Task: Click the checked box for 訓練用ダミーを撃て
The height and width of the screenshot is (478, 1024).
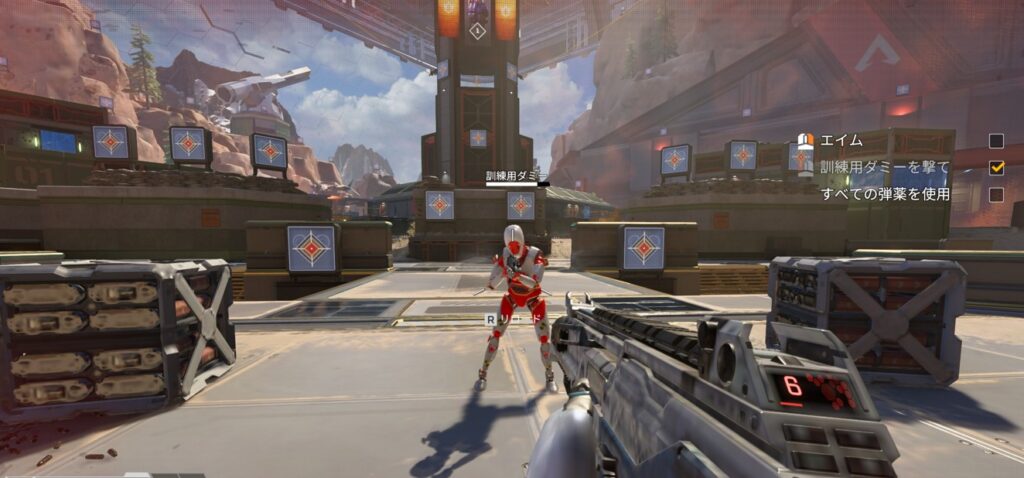Action: 996,167
